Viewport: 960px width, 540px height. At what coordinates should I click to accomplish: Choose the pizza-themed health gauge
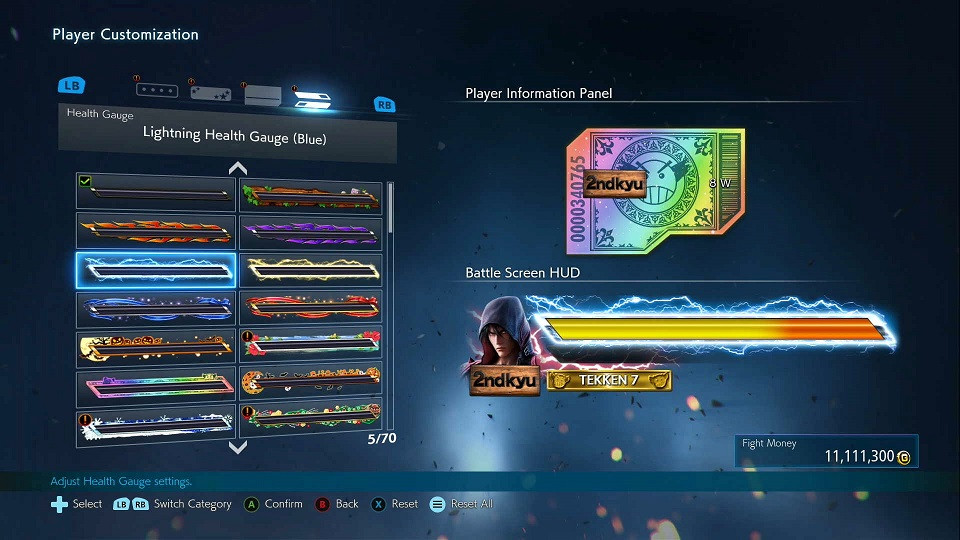click(x=311, y=387)
